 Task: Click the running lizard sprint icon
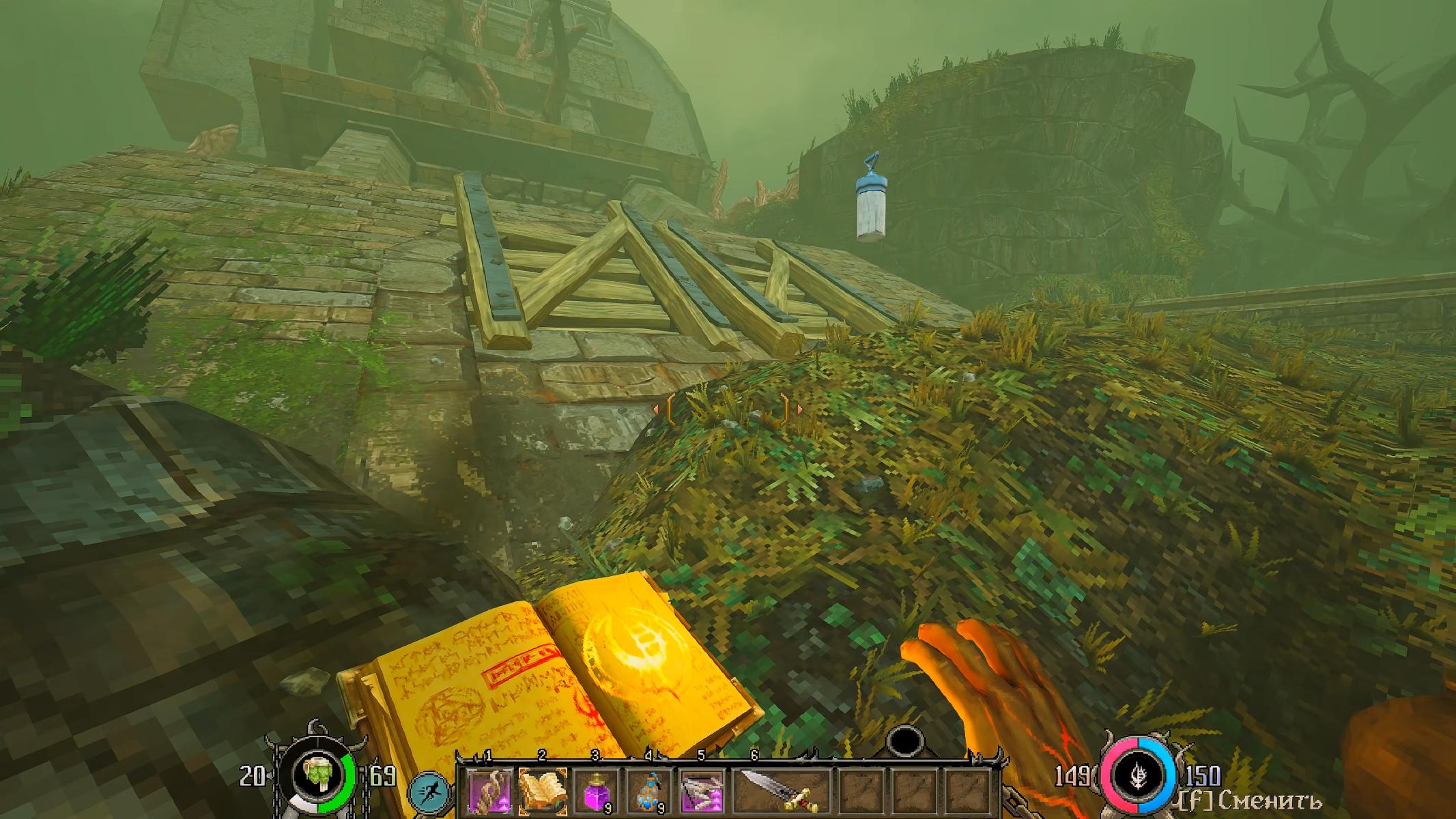pos(431,795)
